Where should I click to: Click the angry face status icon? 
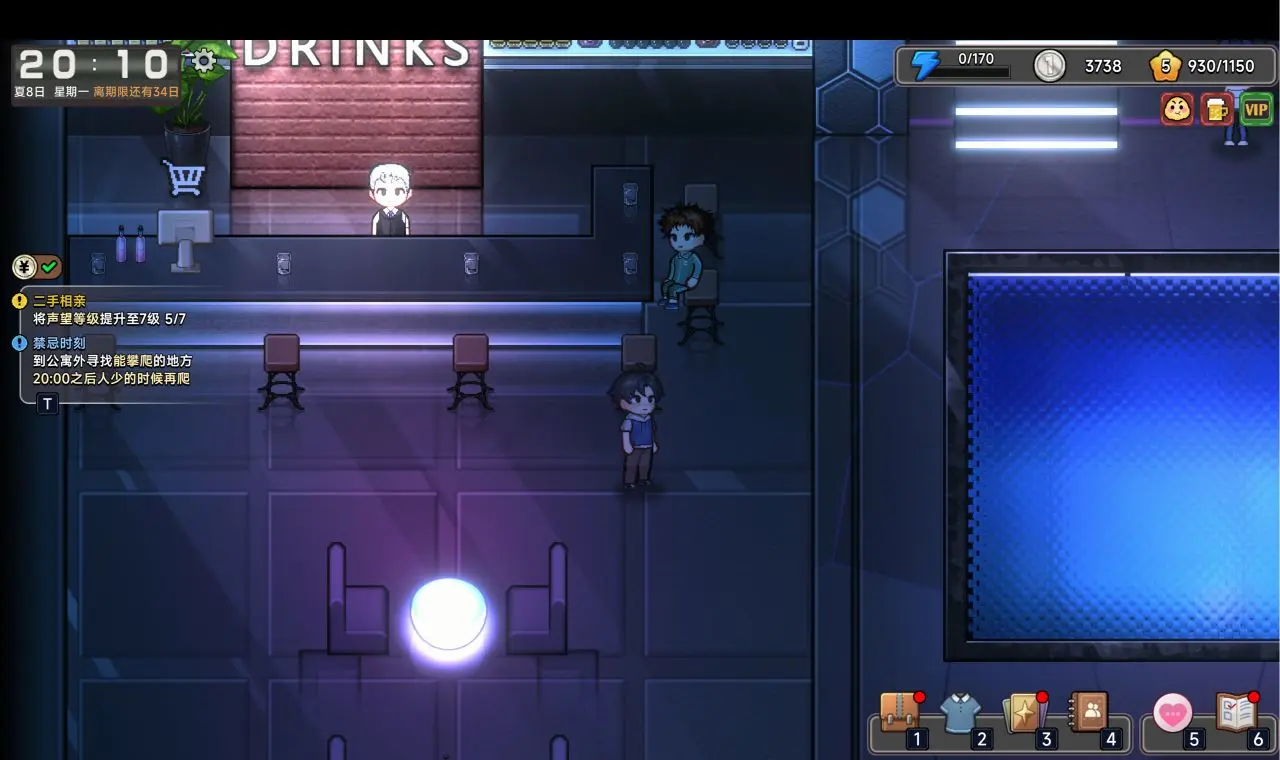tap(1177, 109)
